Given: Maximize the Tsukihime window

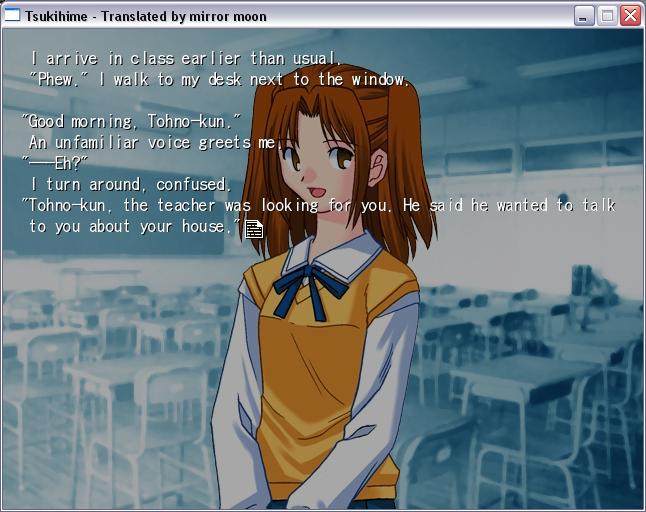Looking at the screenshot, I should click(607, 16).
